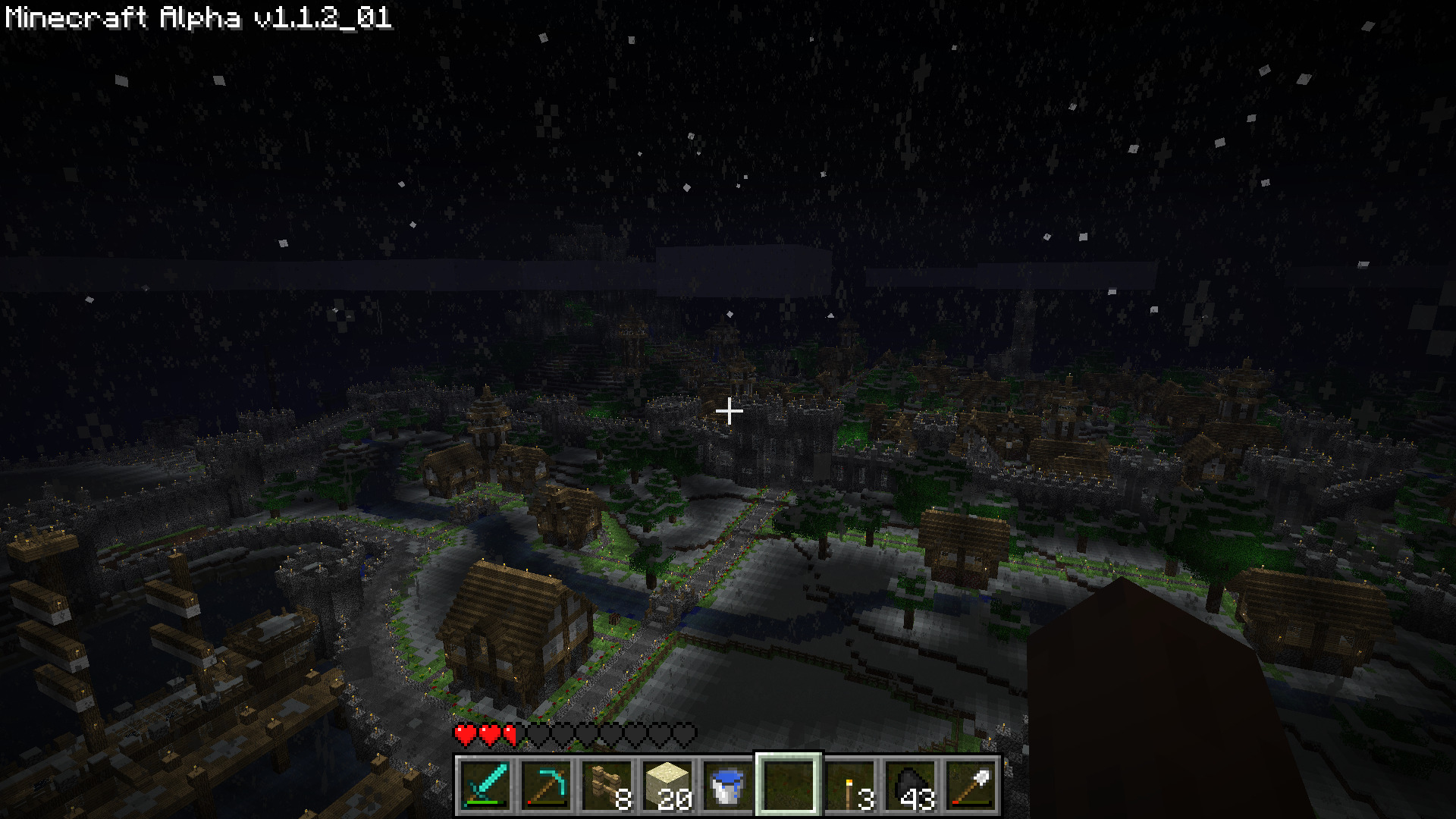Click the highlighted empty hotbar slot
Viewport: 1456px width, 819px height.
789,785
